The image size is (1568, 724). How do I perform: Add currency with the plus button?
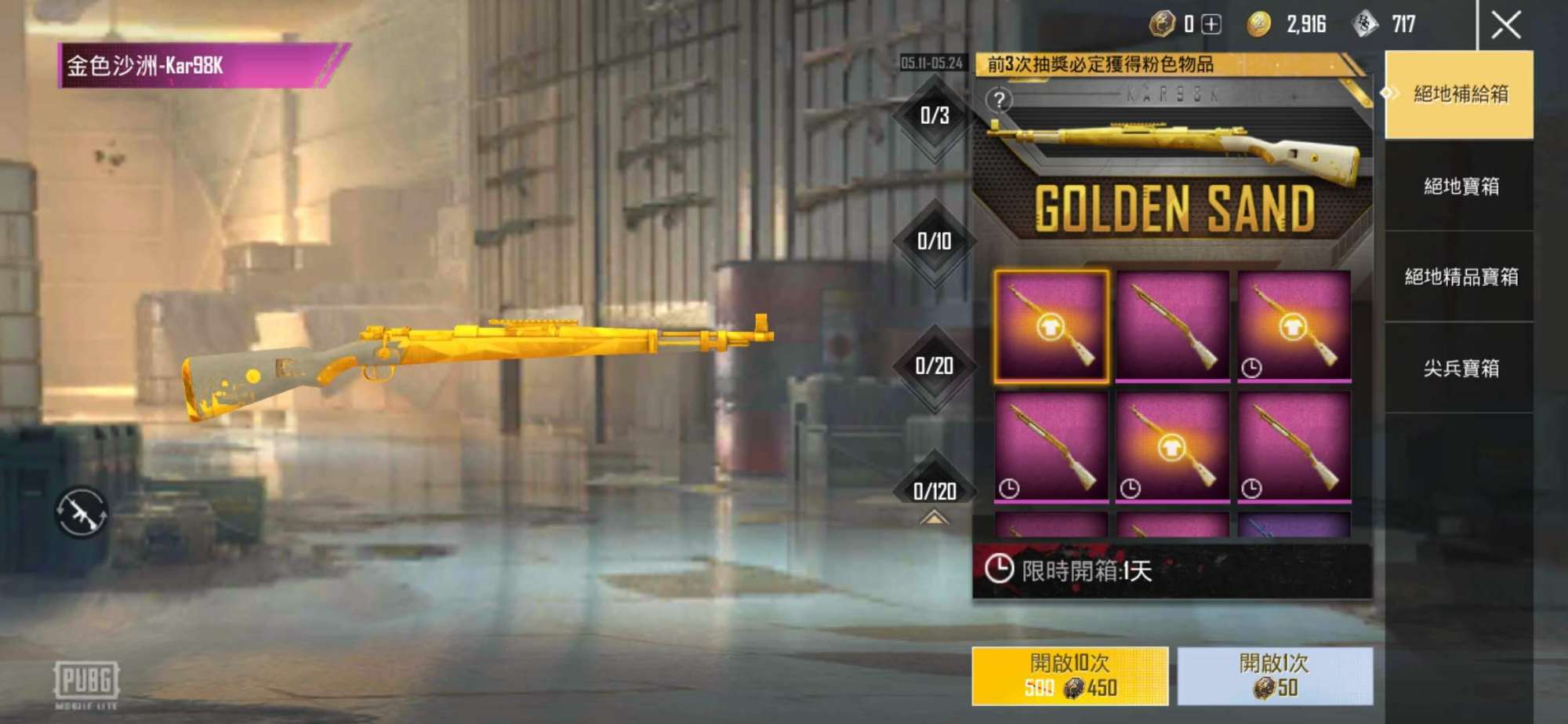pyautogui.click(x=1211, y=25)
